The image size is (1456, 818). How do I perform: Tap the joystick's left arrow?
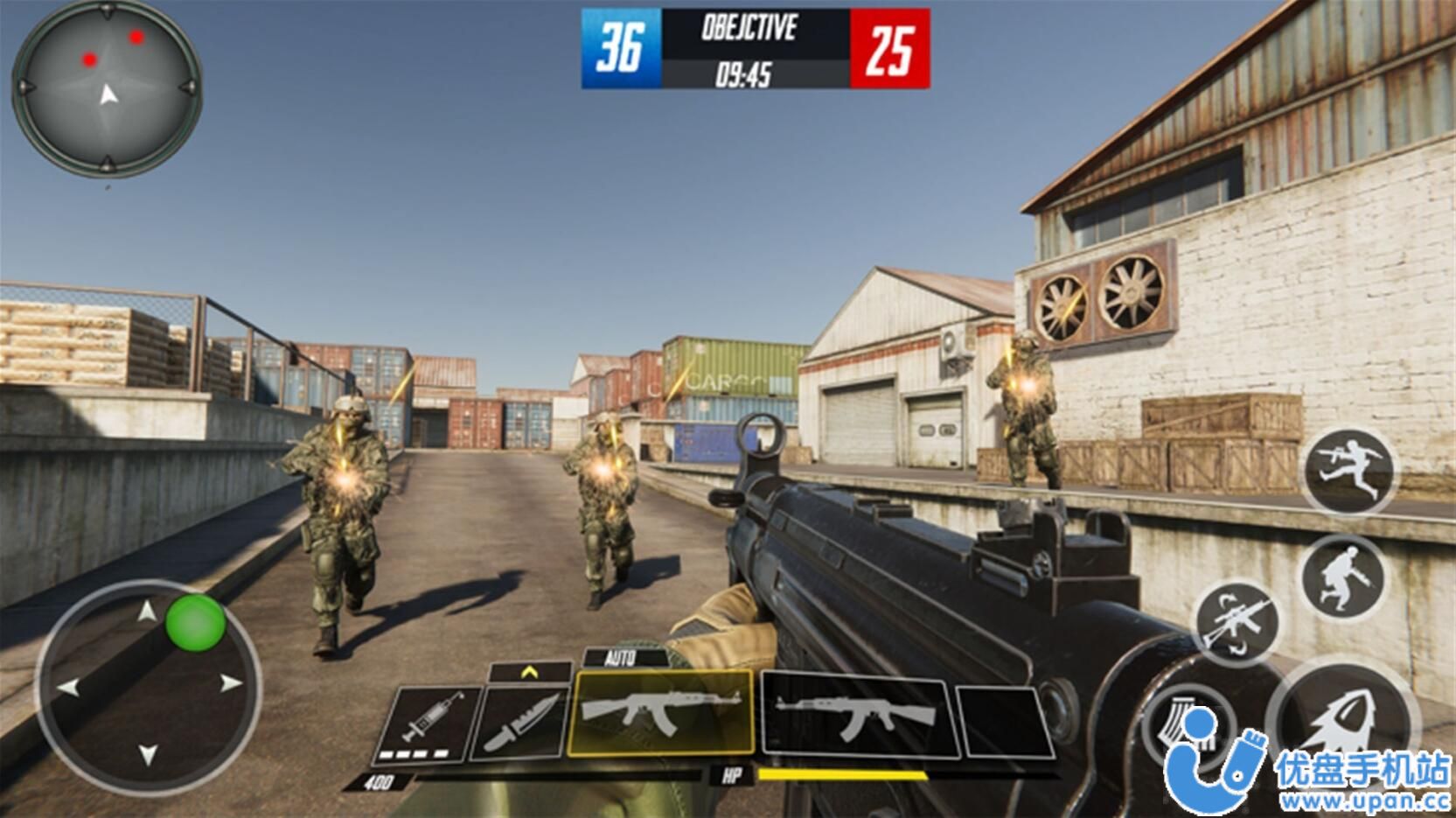click(x=68, y=687)
